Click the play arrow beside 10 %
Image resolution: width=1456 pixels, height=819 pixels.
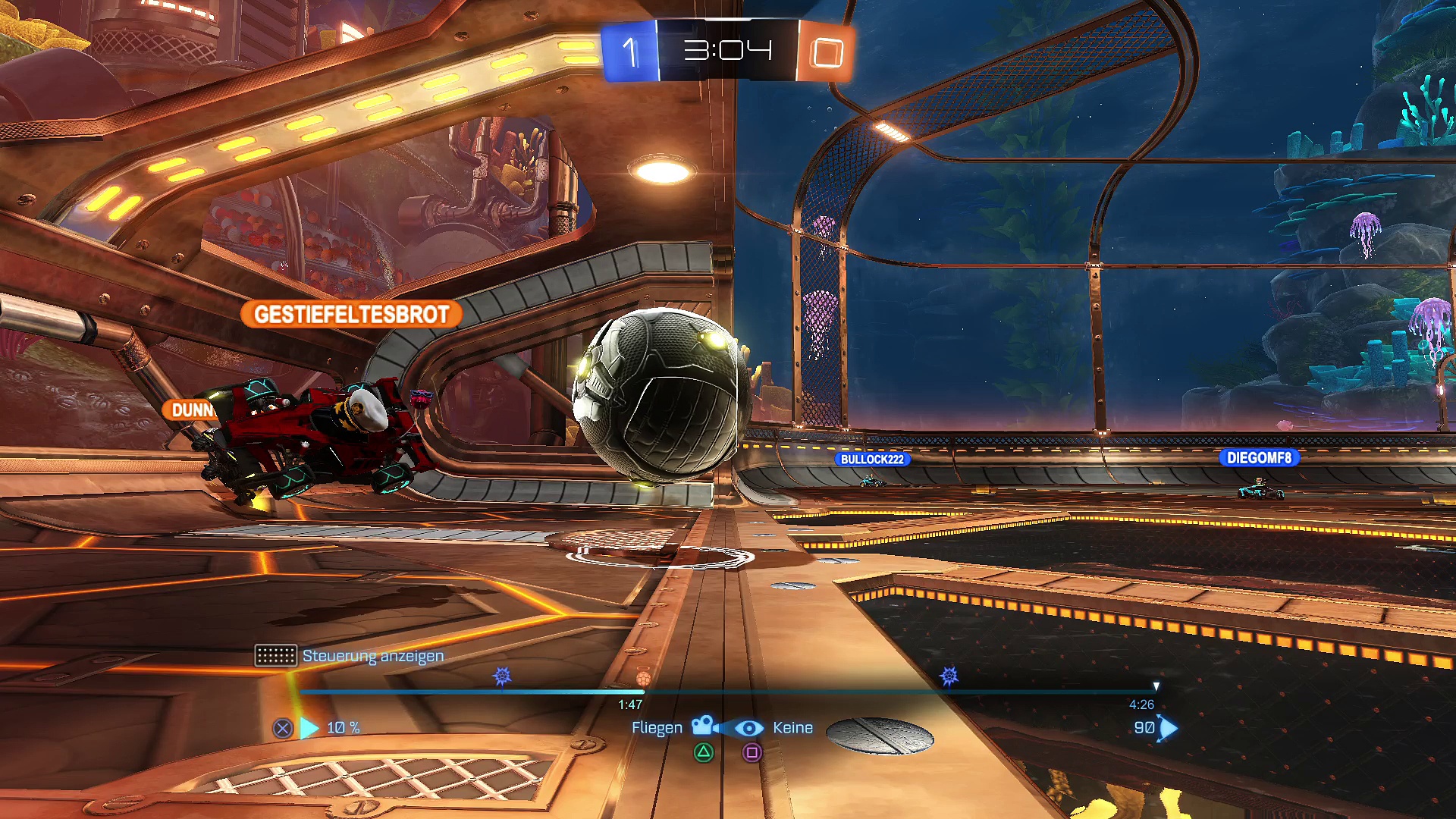pyautogui.click(x=309, y=728)
